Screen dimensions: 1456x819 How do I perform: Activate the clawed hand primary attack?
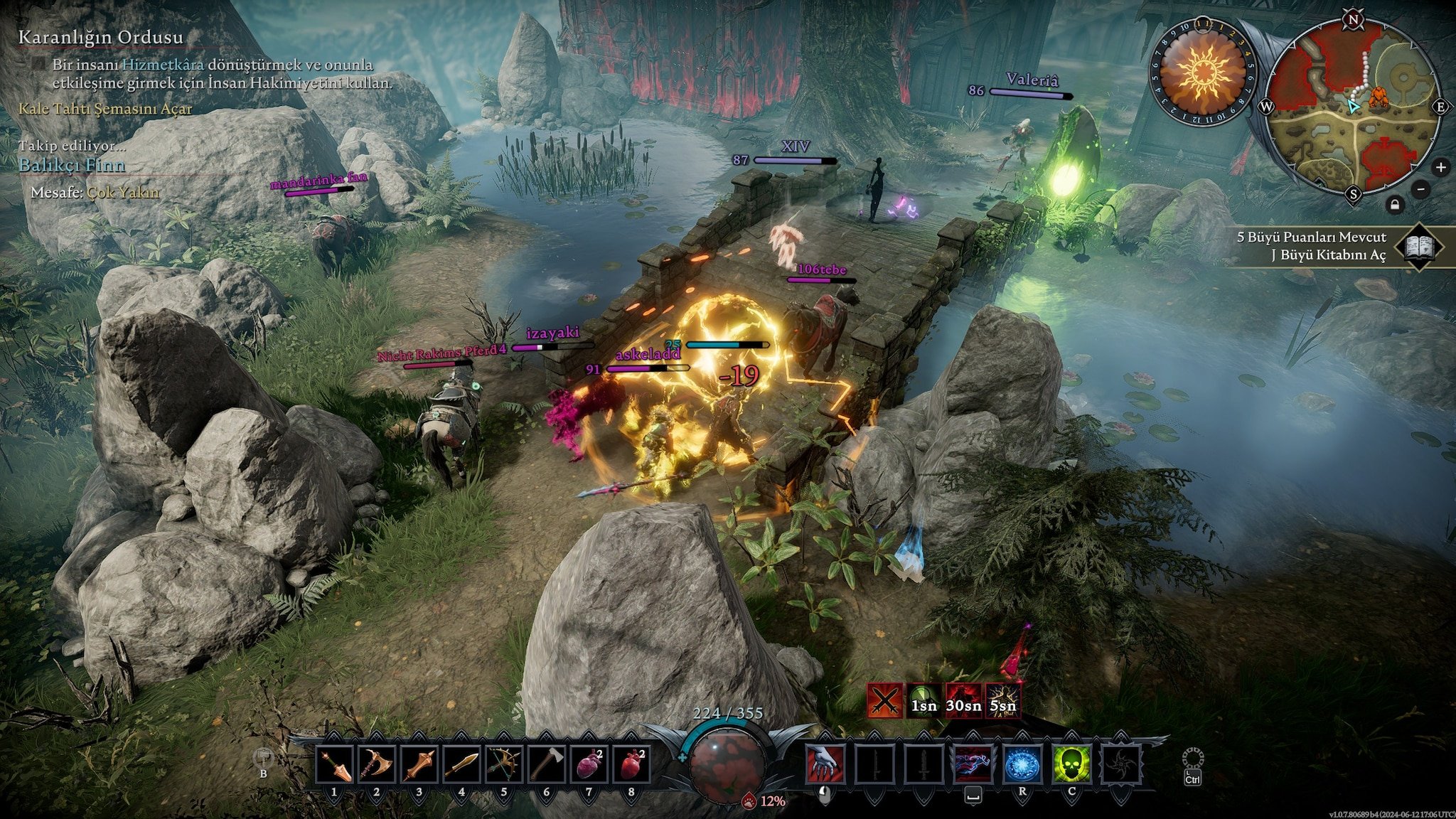(825, 765)
